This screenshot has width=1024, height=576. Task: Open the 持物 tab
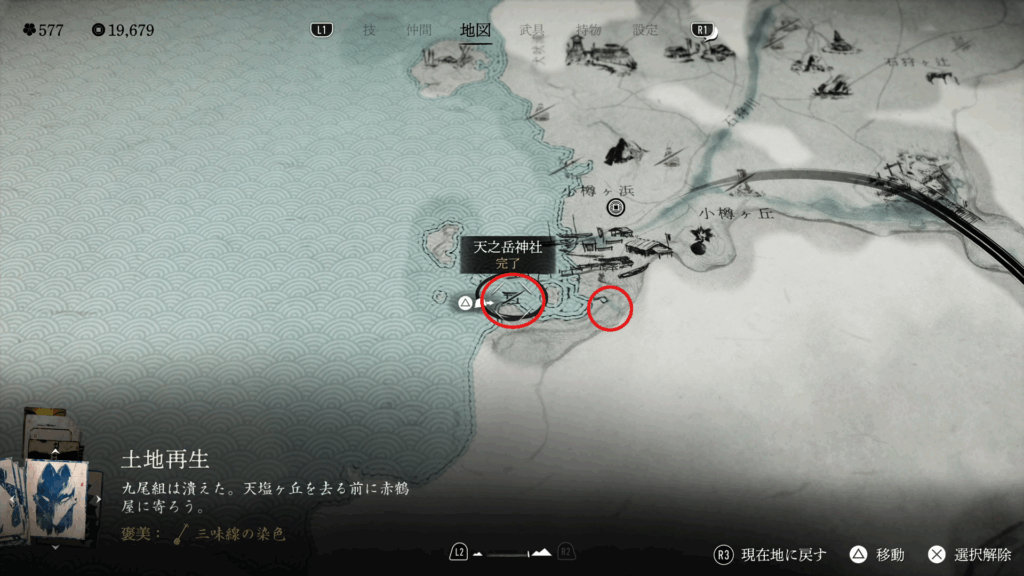pos(589,30)
